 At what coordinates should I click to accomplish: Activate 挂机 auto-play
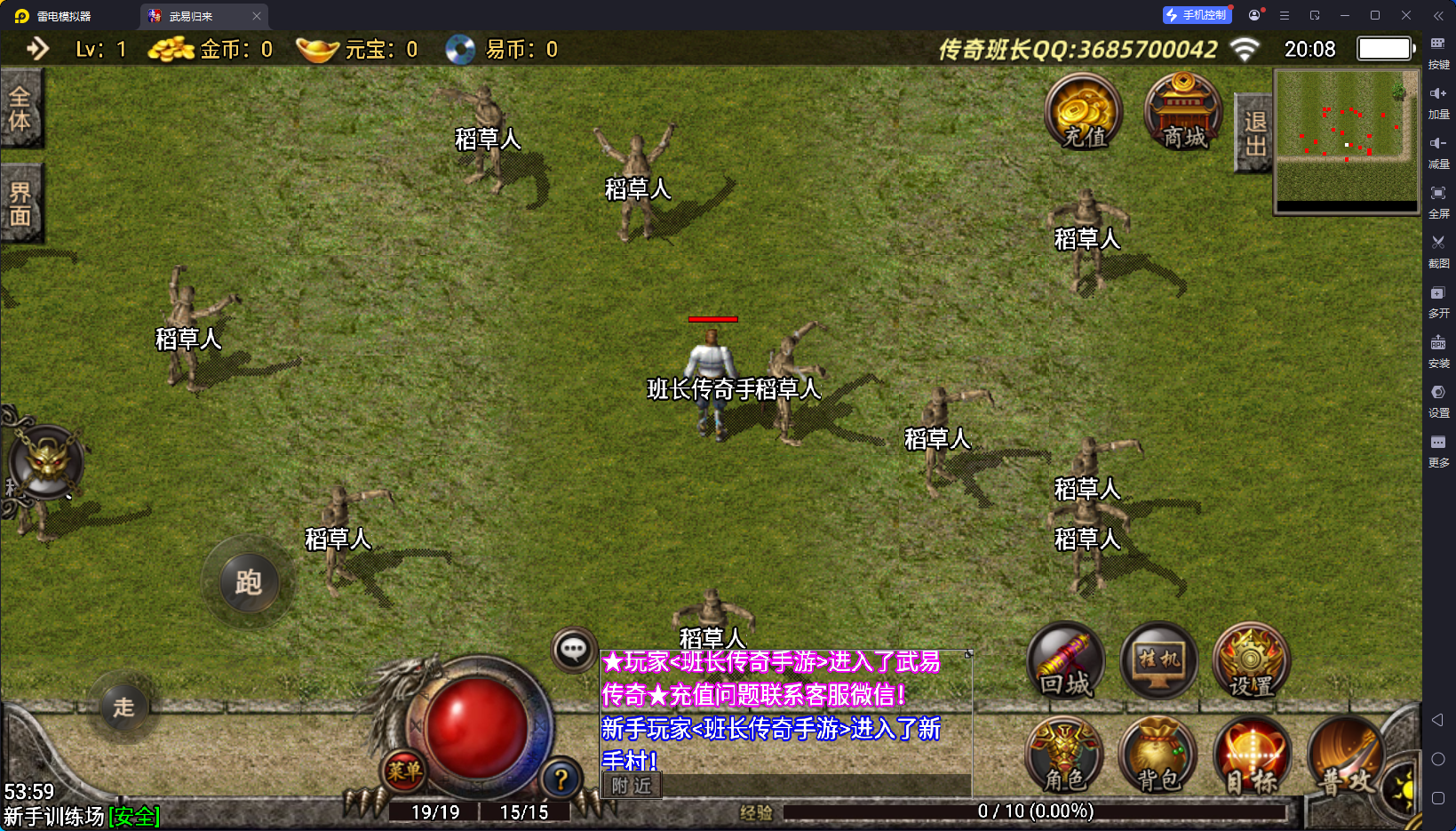coord(1158,662)
